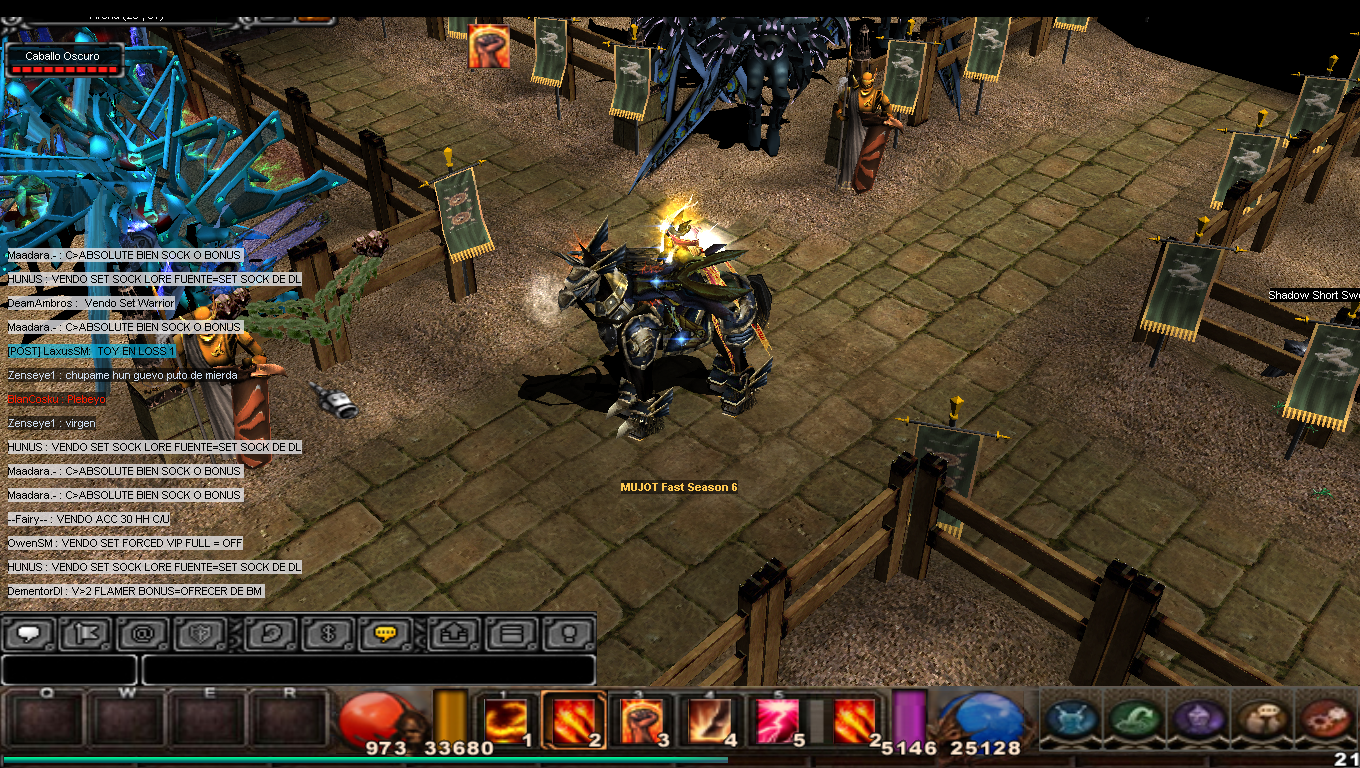Open the crossed swords blue menu icon
Screen dimensions: 1360x768
1073,718
